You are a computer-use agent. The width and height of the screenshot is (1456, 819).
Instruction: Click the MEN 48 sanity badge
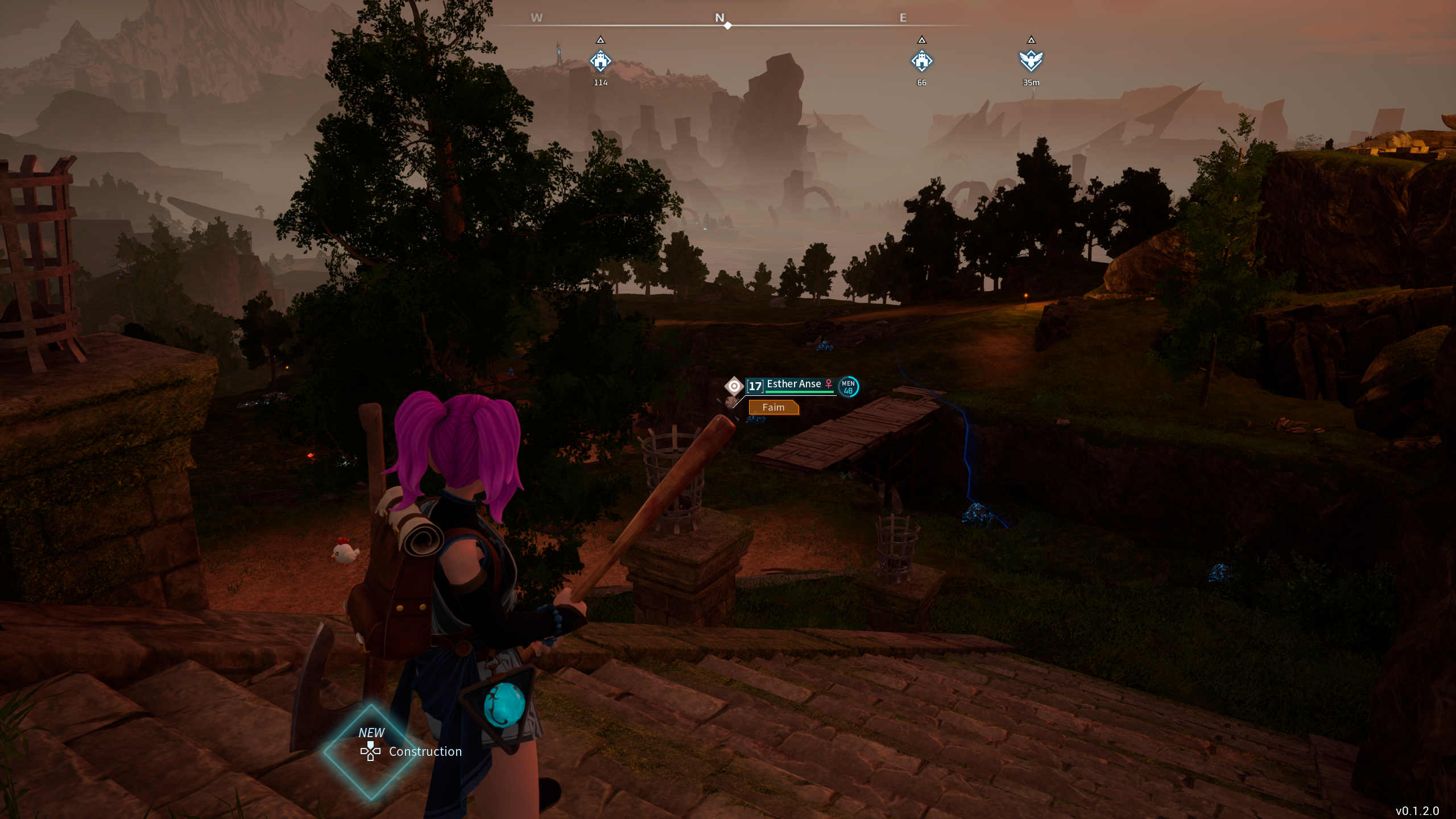tap(848, 387)
